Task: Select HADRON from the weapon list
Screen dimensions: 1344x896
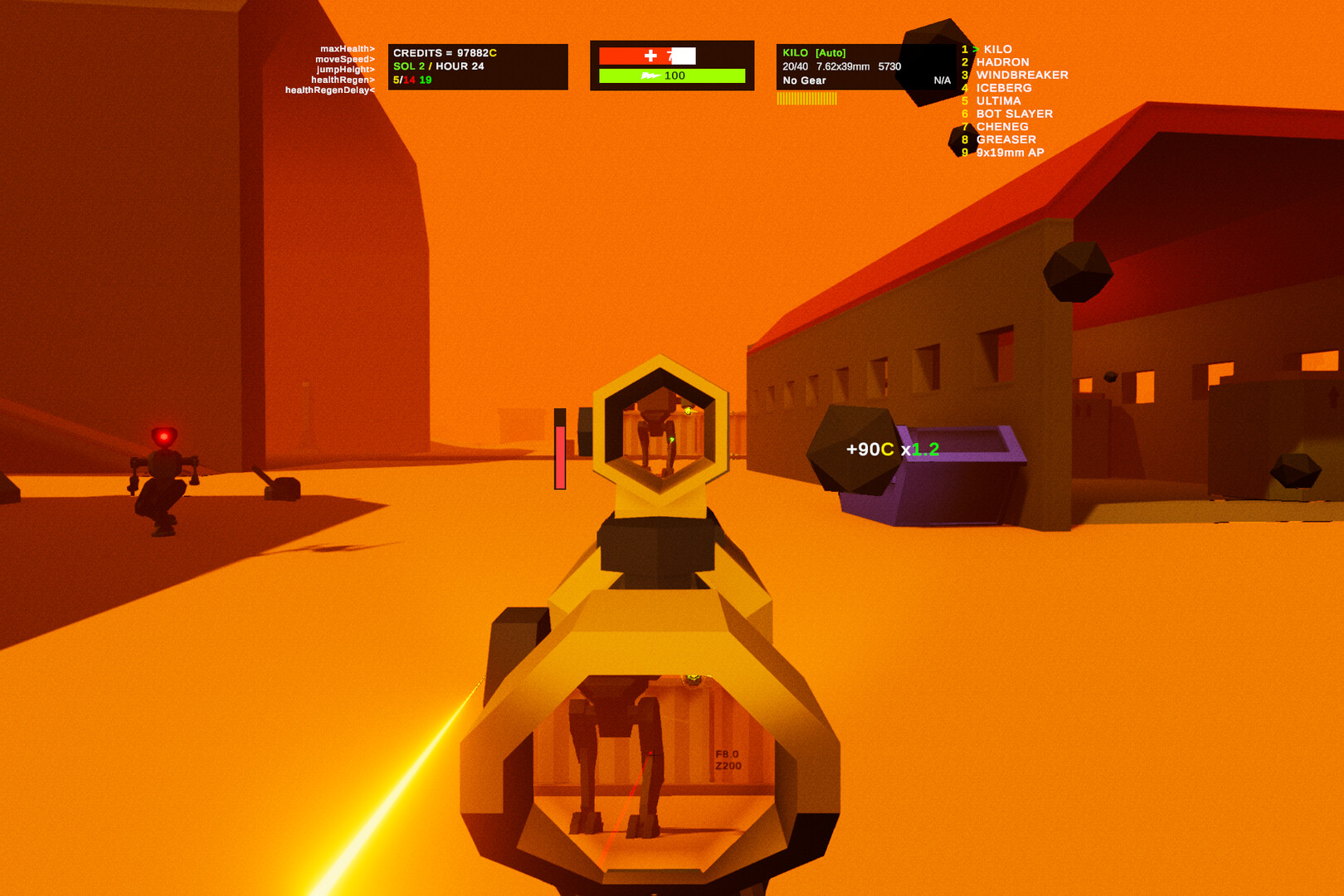Action: (x=1001, y=61)
